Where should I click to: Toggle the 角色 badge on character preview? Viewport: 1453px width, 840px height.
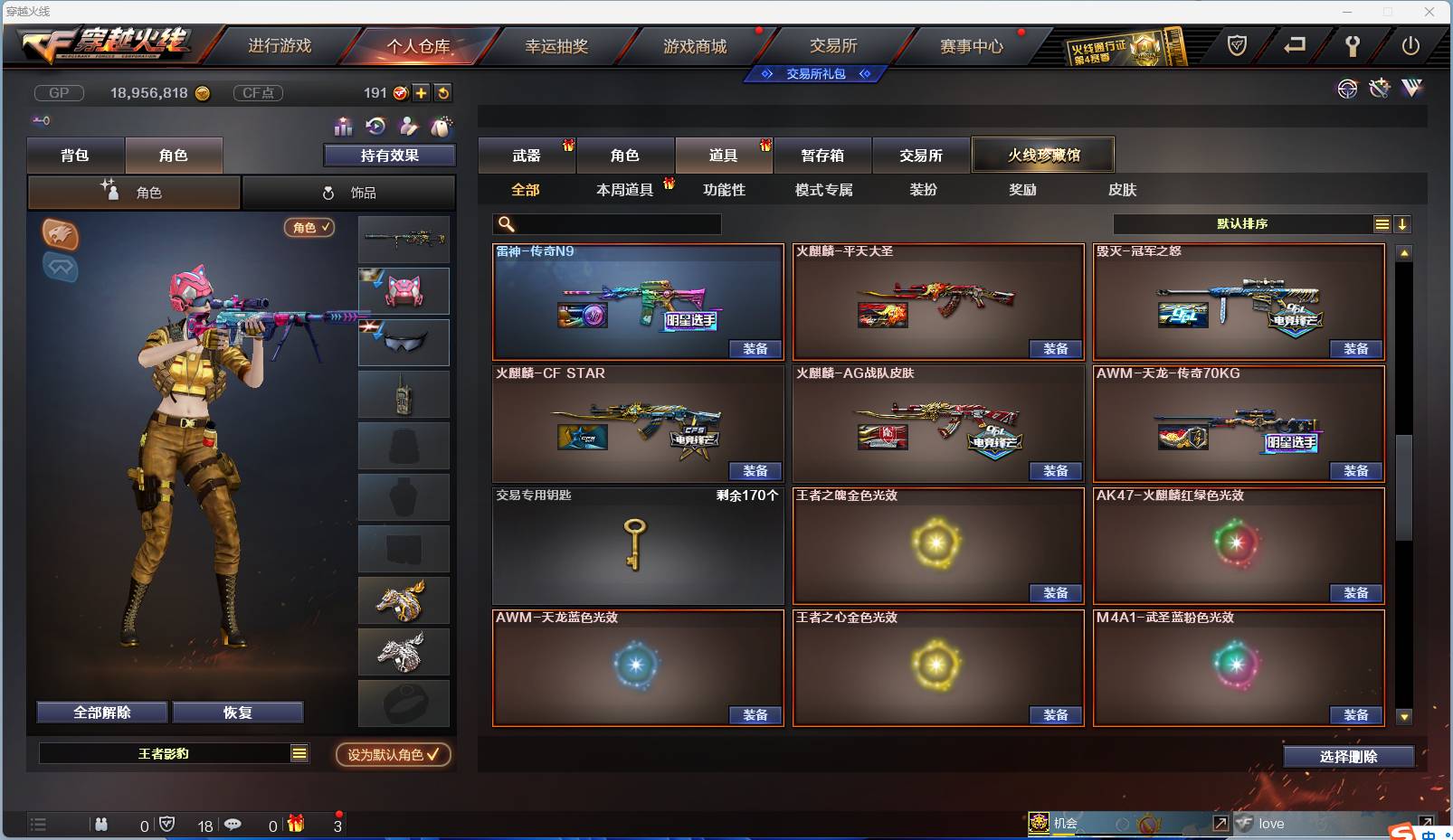[309, 228]
